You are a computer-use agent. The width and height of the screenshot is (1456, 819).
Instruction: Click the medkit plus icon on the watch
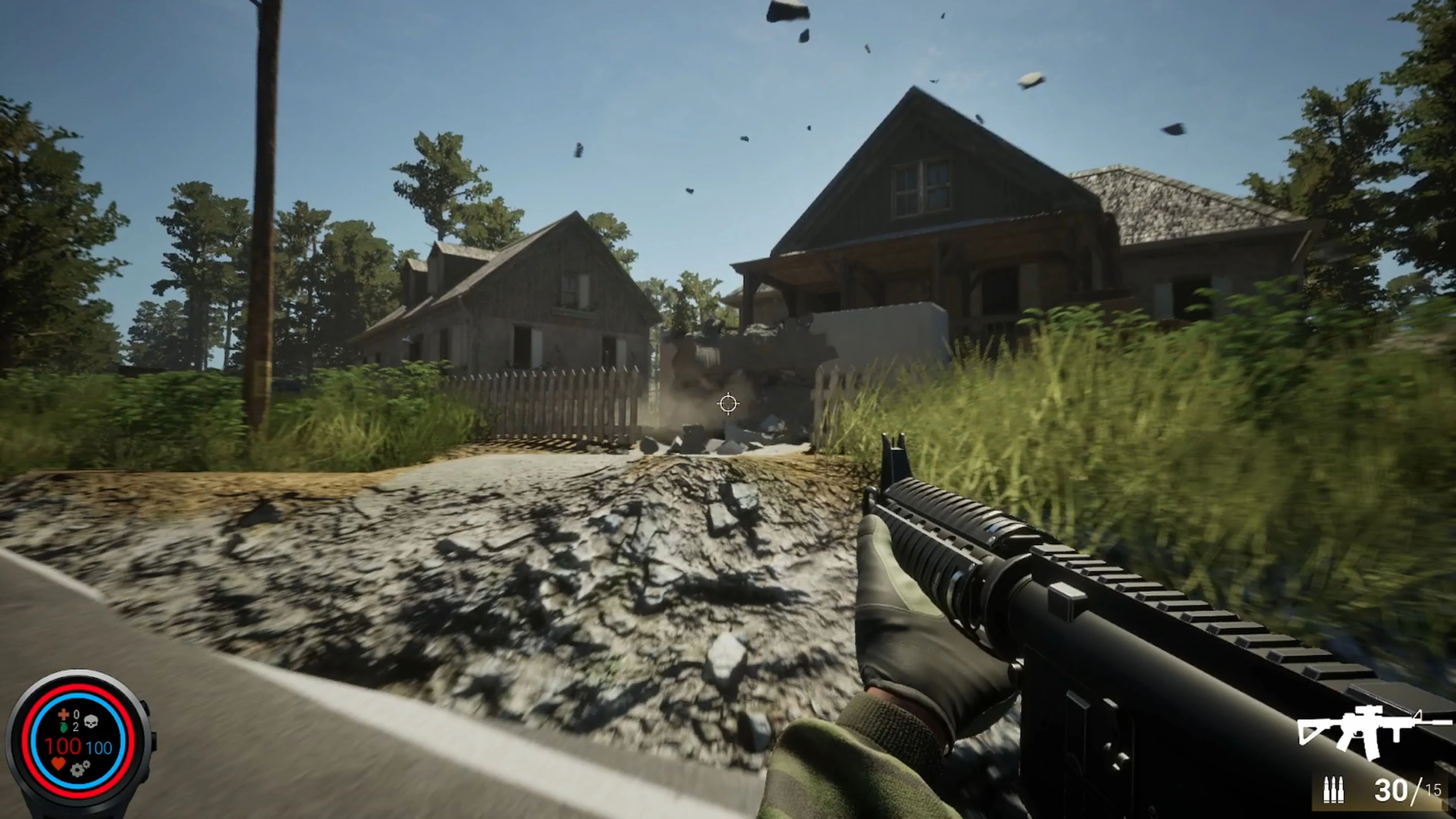point(64,715)
